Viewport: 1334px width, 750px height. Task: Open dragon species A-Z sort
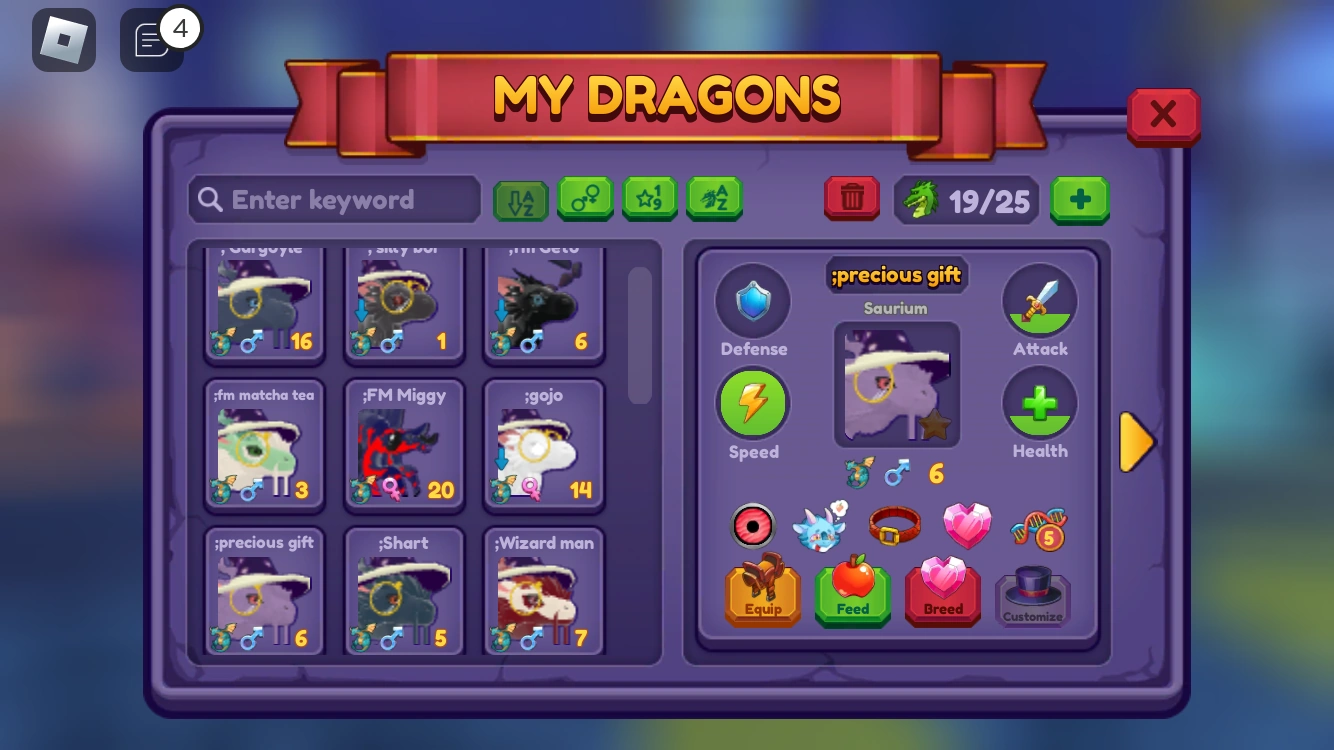click(x=715, y=198)
